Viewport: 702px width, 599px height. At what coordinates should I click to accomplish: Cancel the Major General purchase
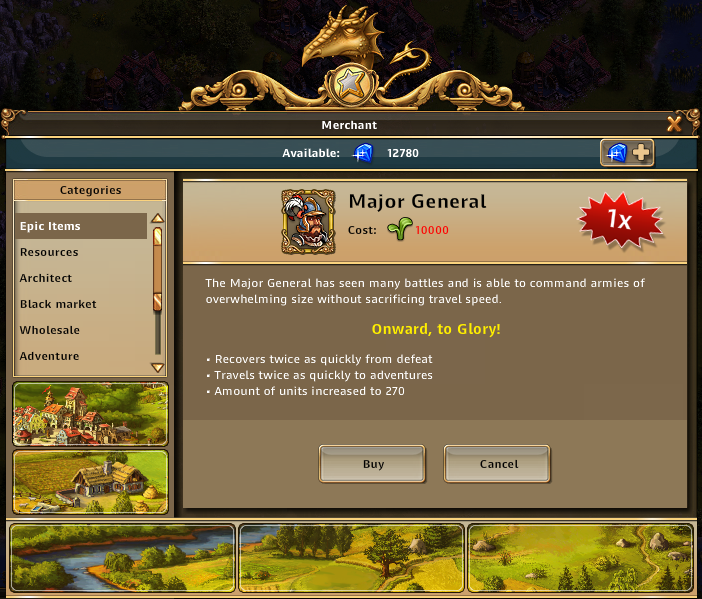[x=498, y=464]
